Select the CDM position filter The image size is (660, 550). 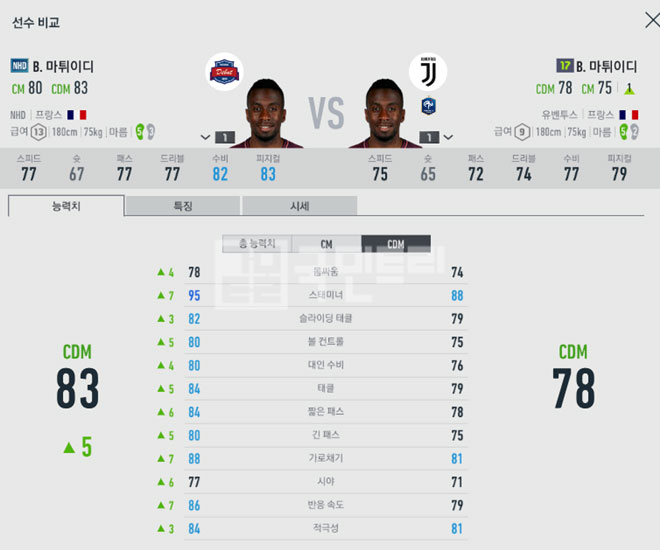click(396, 244)
